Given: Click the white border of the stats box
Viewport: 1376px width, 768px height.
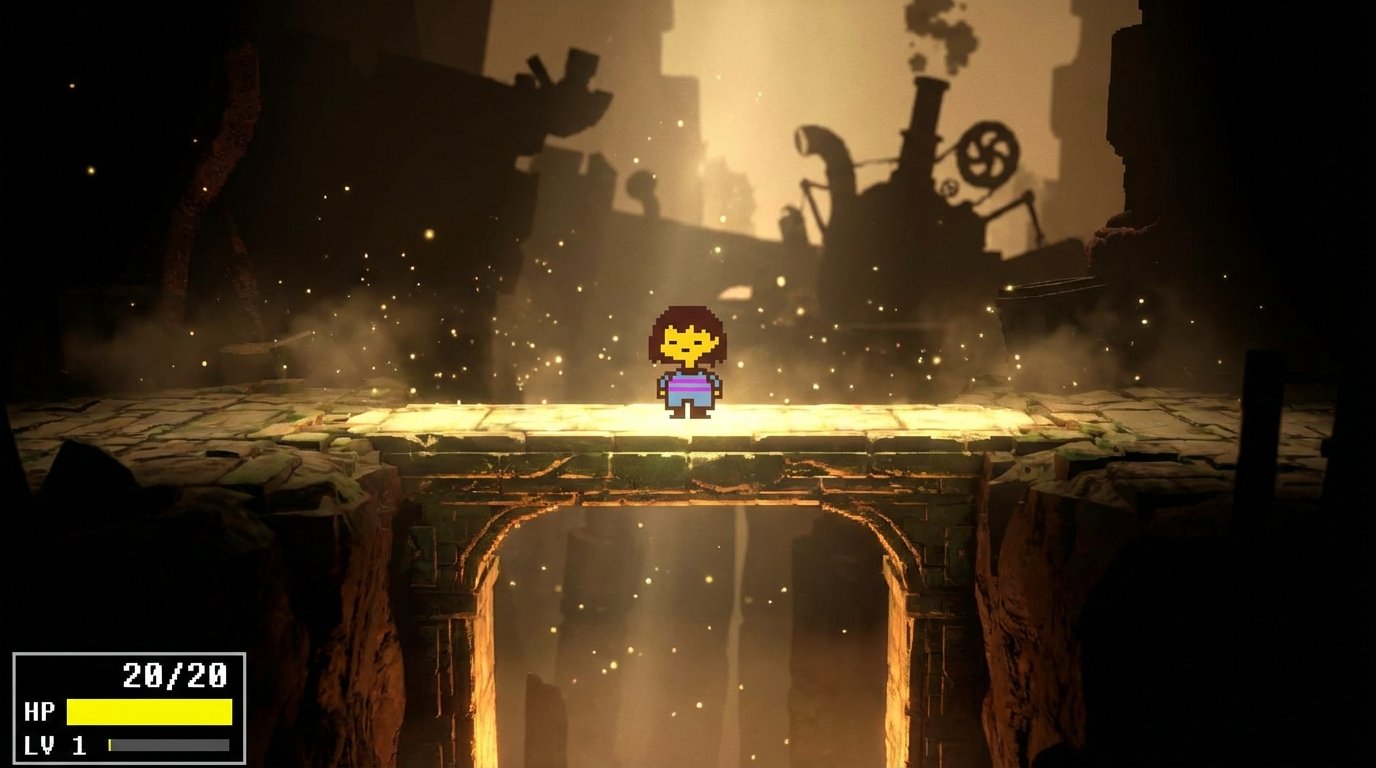Looking at the screenshot, I should [130, 654].
